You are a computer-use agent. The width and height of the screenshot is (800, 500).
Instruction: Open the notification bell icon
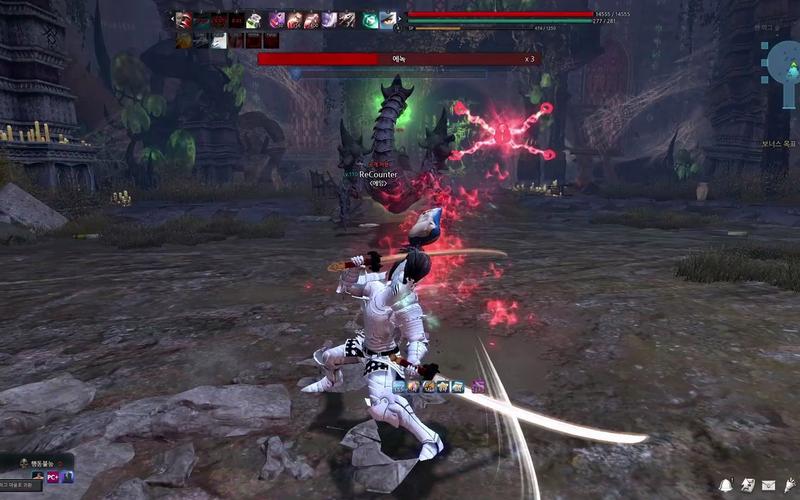tap(726, 485)
